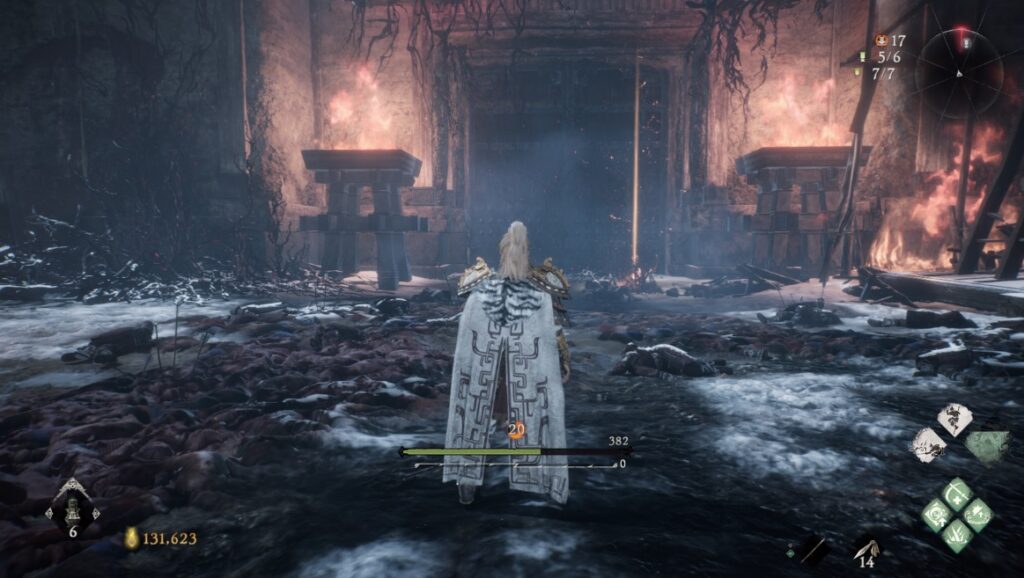Activate the upper white martial arts icon
Screen dimensions: 1024x578
click(x=955, y=418)
